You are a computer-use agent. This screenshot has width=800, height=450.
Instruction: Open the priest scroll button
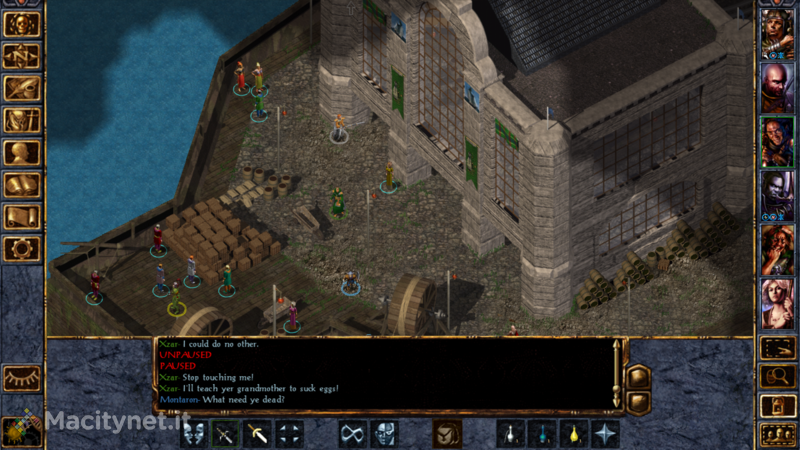(x=22, y=216)
